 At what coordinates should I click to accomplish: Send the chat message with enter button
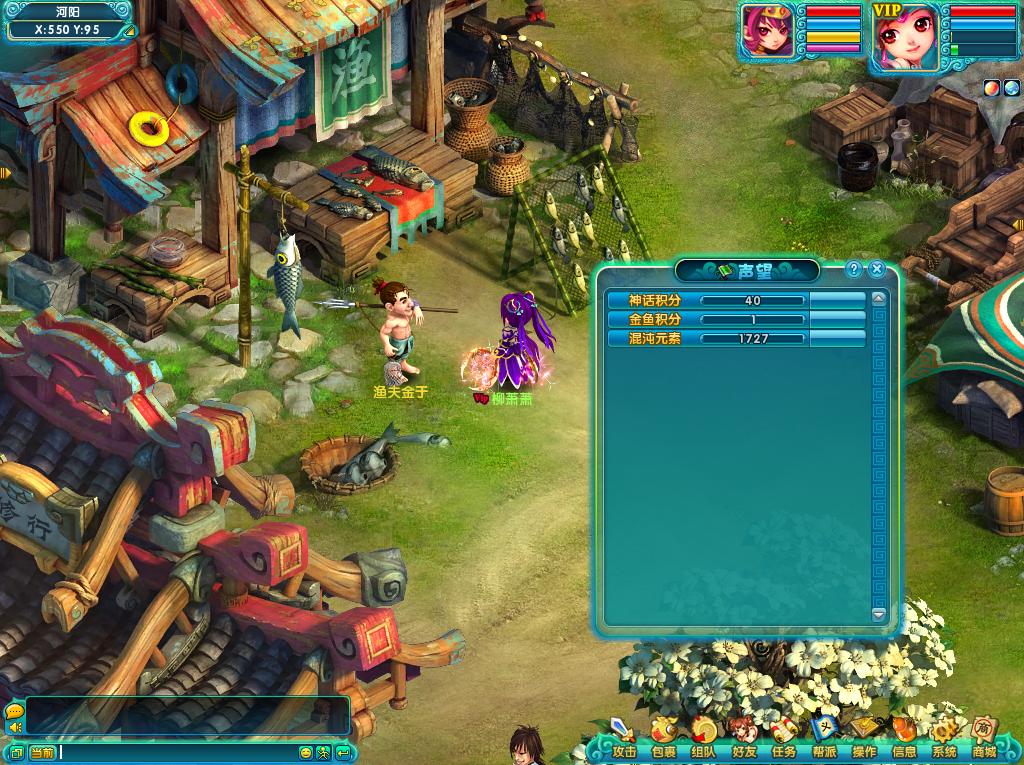pos(343,752)
